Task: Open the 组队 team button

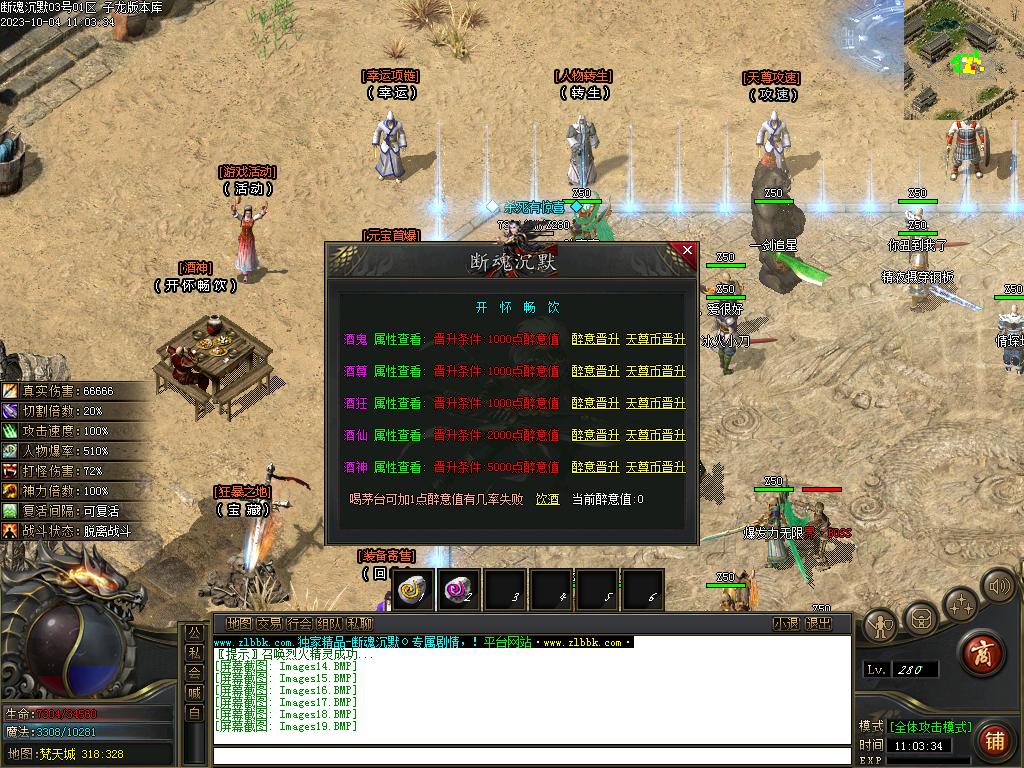Action: pos(329,623)
